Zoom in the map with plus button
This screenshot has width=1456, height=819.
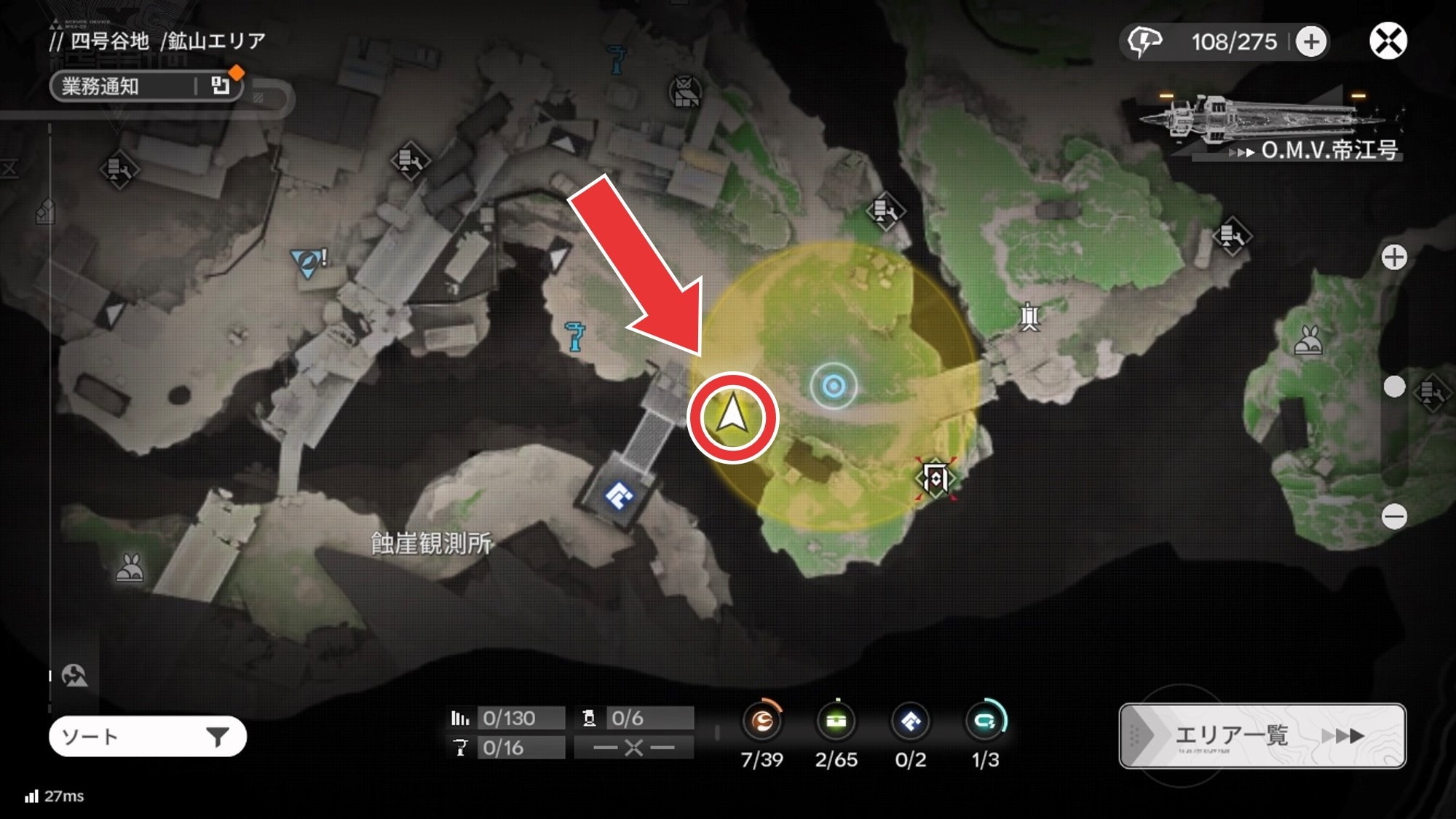point(1394,257)
